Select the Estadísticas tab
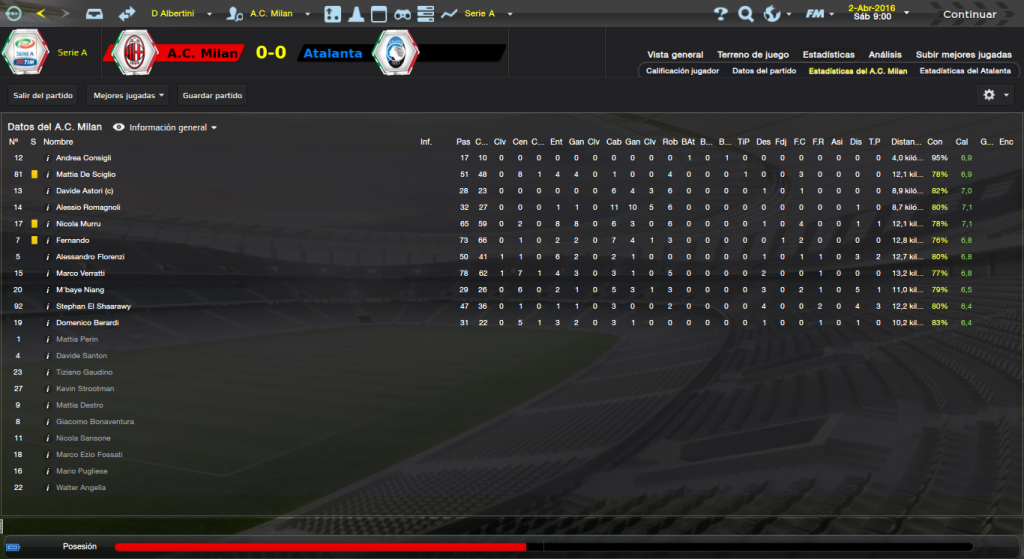 pyautogui.click(x=827, y=55)
